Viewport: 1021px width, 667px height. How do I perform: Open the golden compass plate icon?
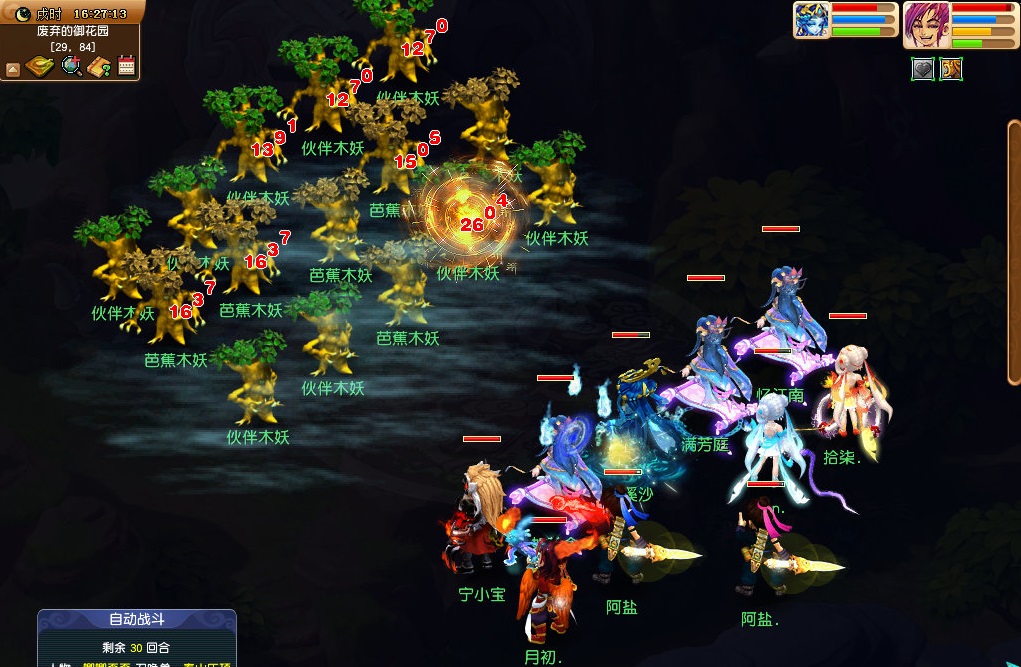[40, 67]
